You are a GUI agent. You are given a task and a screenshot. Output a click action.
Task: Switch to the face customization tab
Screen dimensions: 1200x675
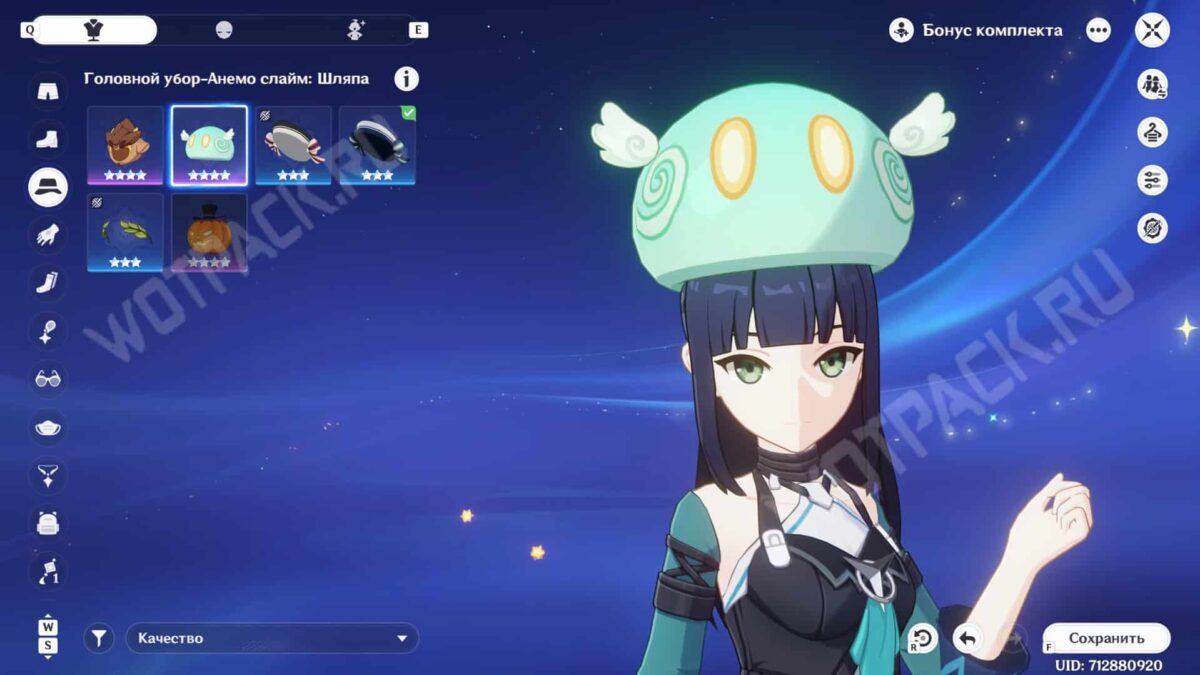pos(224,30)
